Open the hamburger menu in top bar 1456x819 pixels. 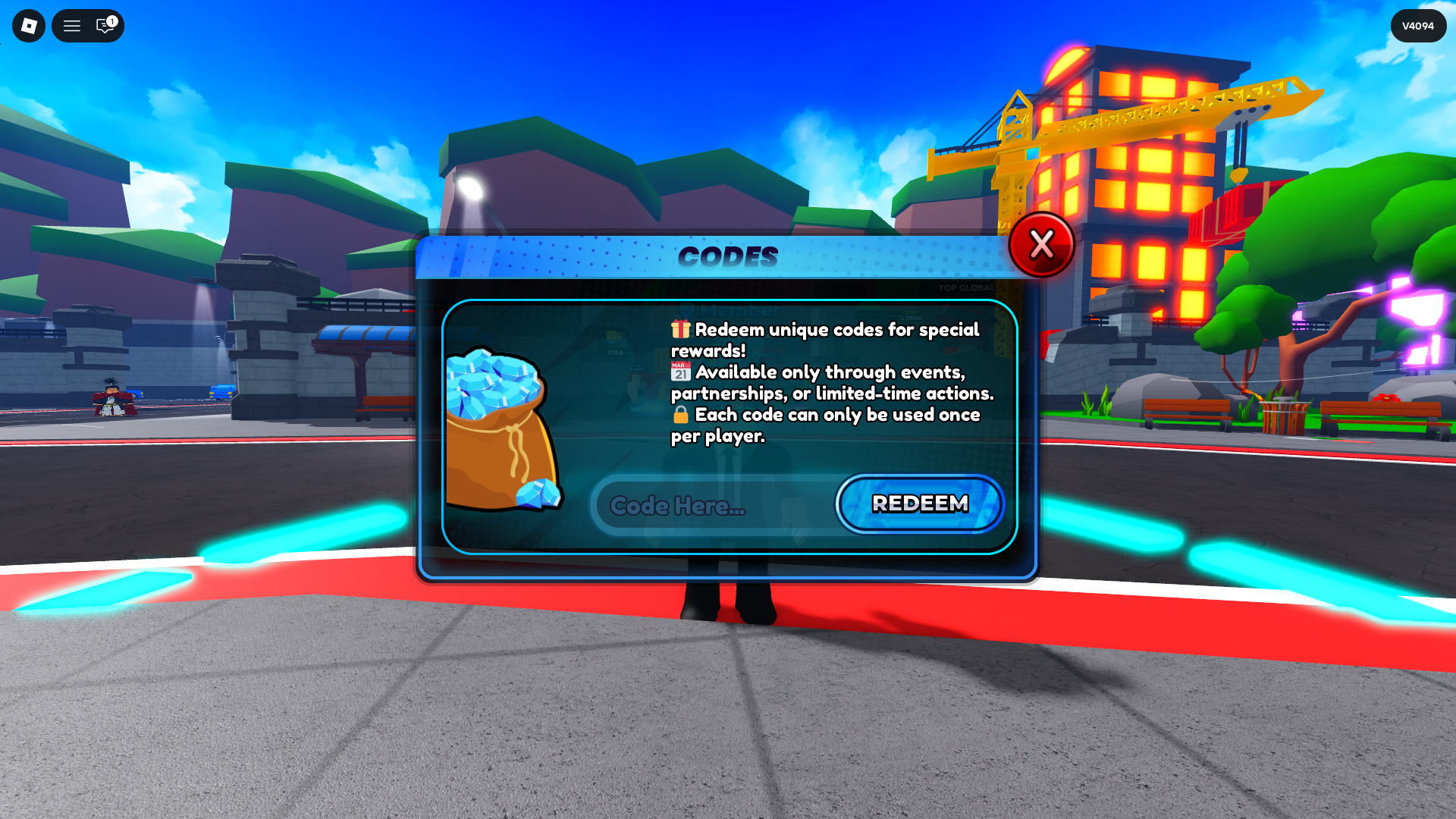(x=72, y=26)
